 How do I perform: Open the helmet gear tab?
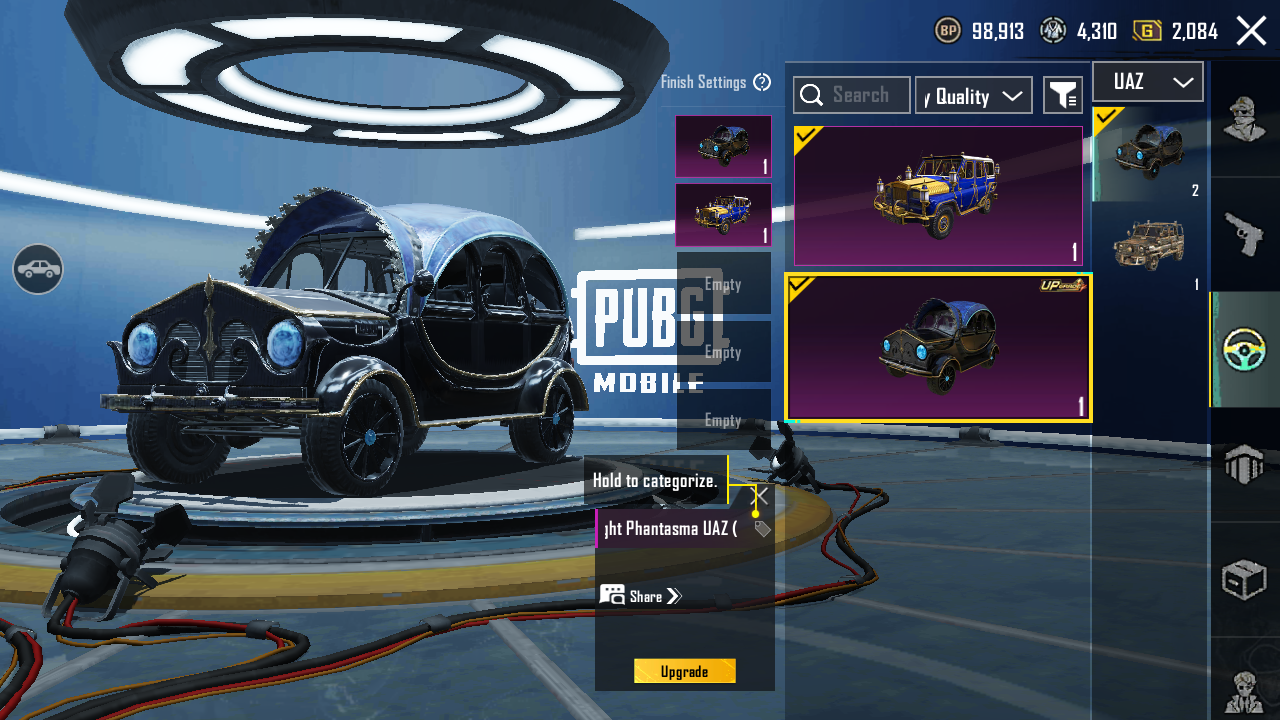click(x=1244, y=465)
